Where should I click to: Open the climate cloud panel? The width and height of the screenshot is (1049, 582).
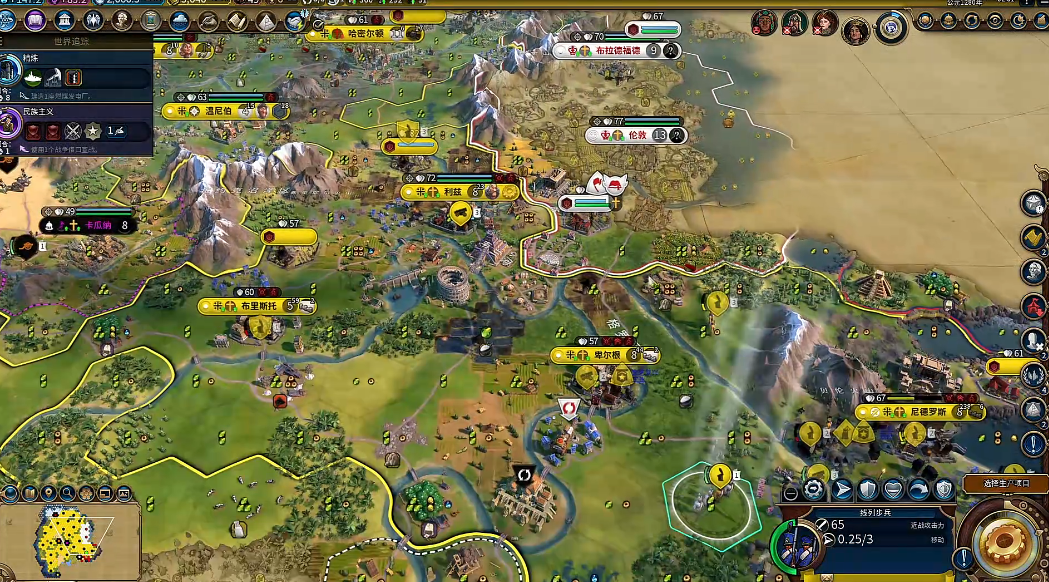tap(180, 21)
